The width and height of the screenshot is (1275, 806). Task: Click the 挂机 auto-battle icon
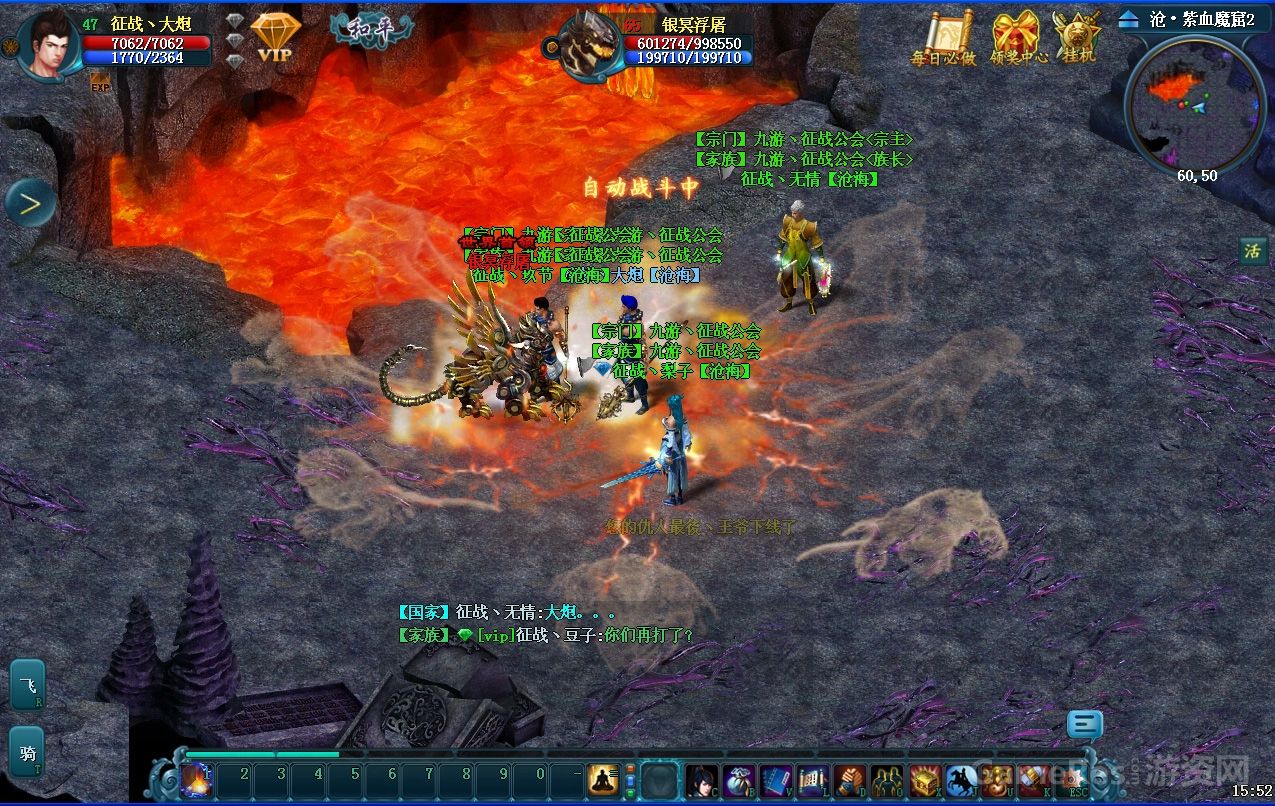coord(1078,38)
